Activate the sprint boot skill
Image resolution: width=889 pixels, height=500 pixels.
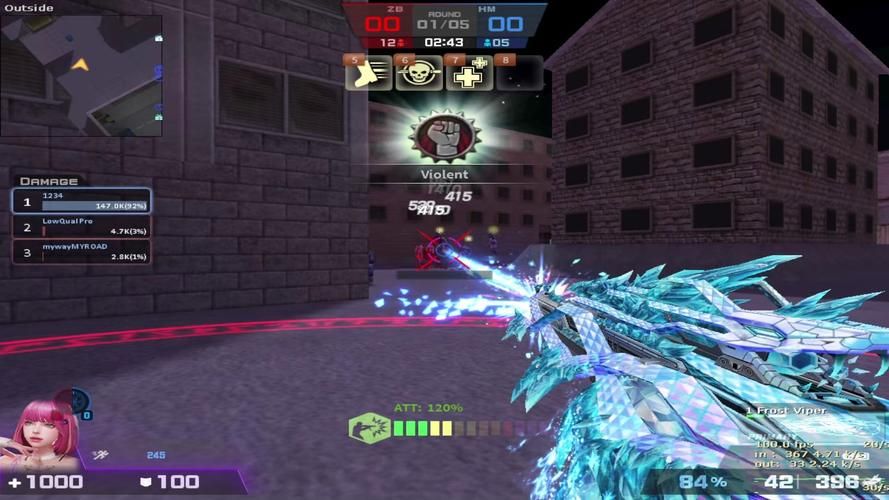(369, 74)
